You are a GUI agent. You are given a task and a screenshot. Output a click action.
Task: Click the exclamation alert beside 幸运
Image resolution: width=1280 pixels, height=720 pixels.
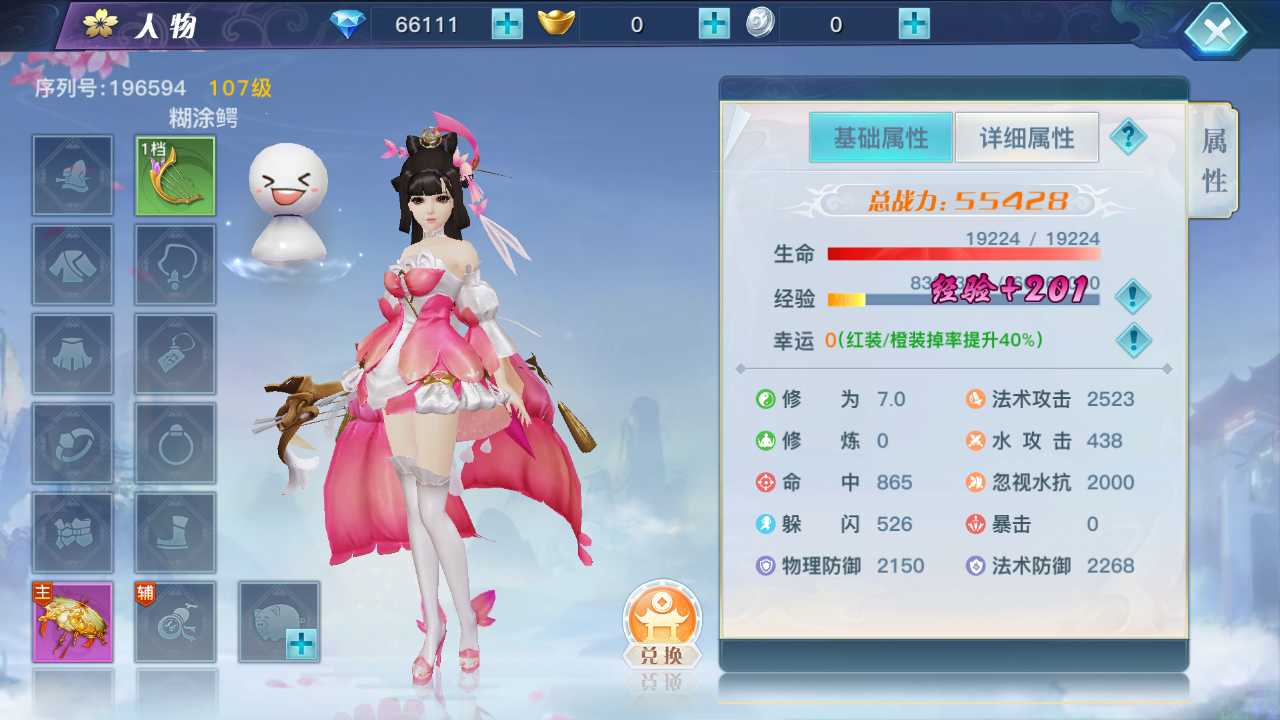tap(1132, 340)
